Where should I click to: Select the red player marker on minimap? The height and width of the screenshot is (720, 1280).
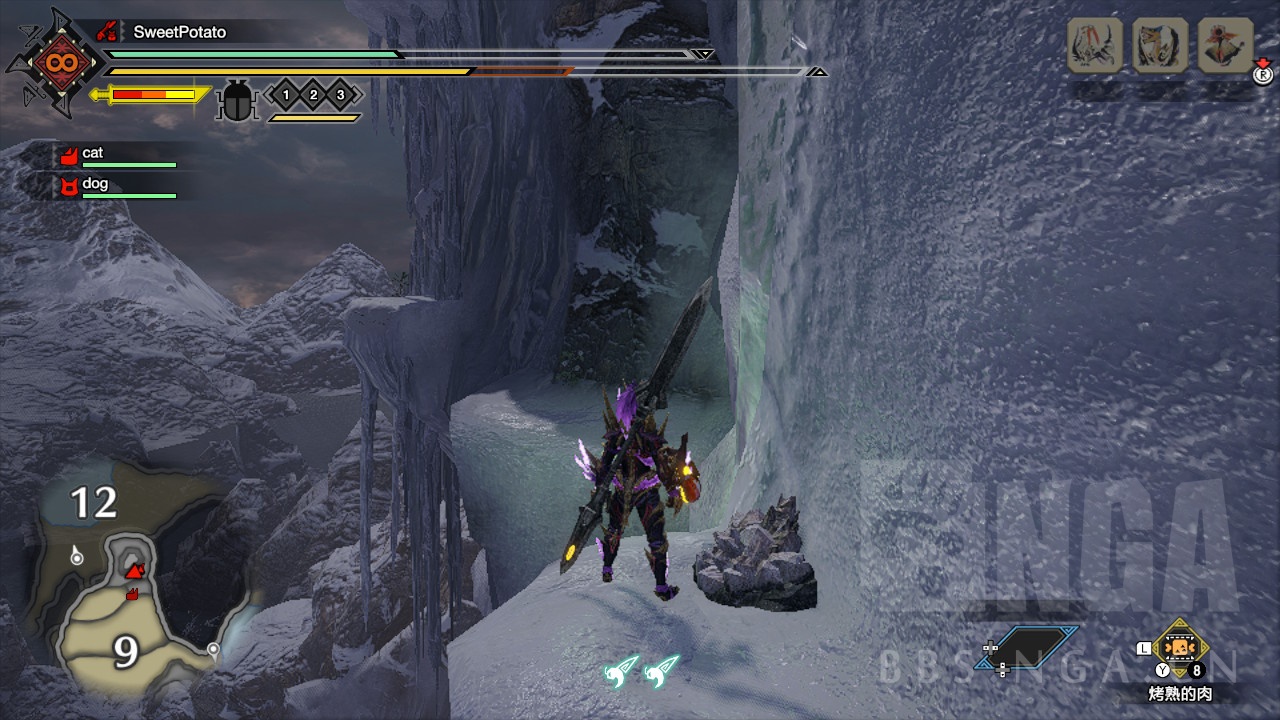pos(134,571)
